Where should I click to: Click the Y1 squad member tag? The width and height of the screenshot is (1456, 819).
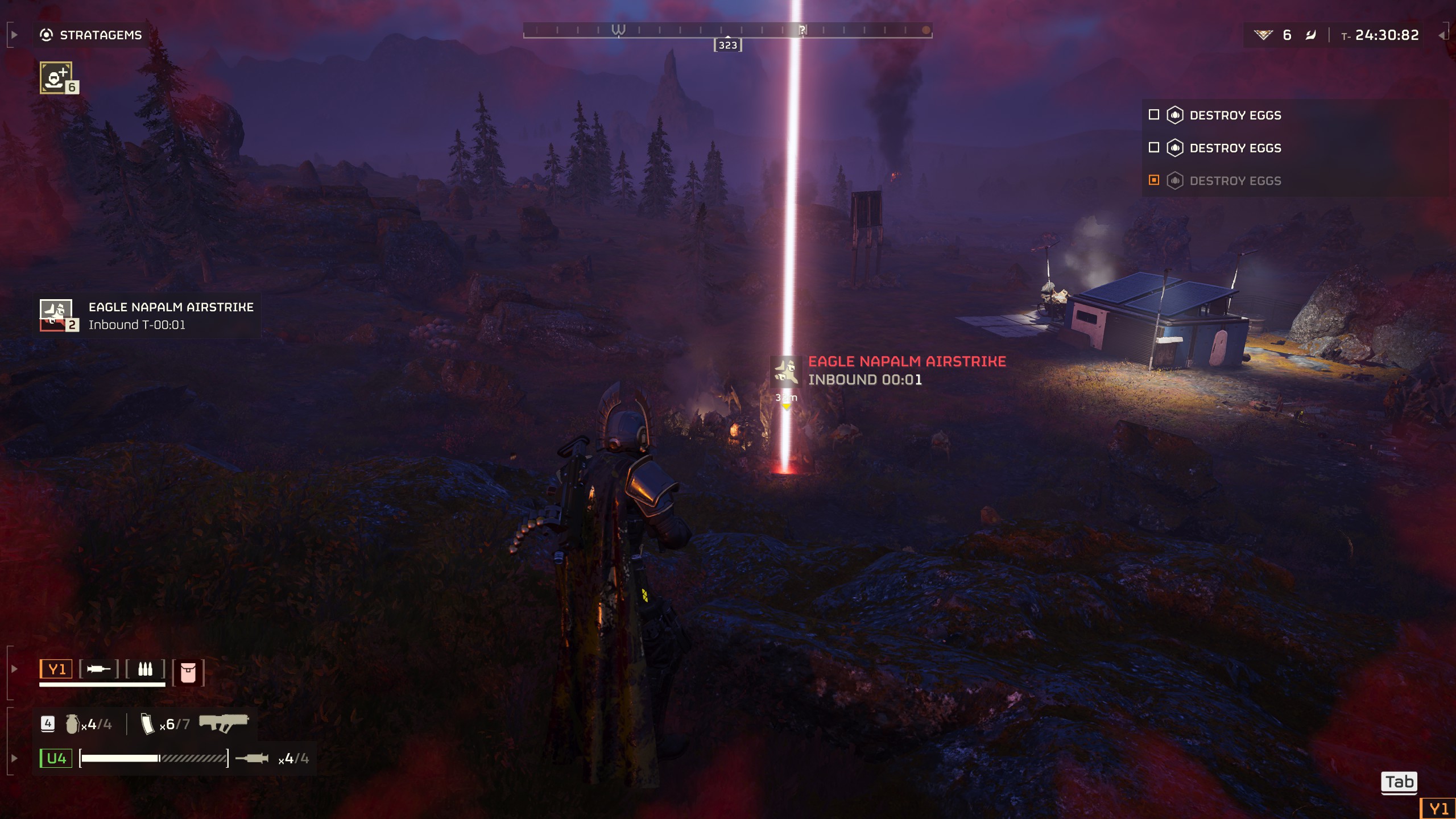pos(56,669)
